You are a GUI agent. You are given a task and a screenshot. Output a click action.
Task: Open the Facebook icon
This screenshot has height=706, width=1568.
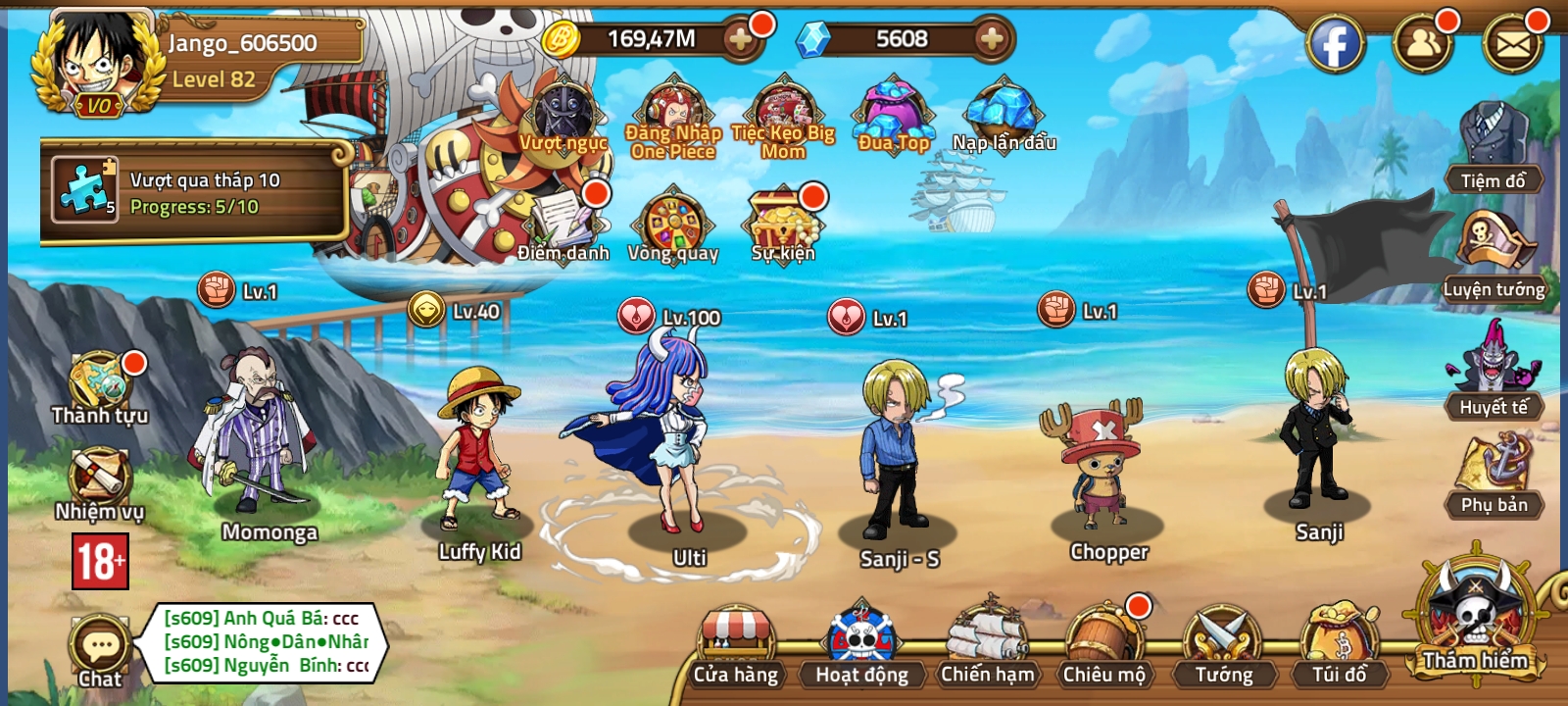coord(1334,41)
